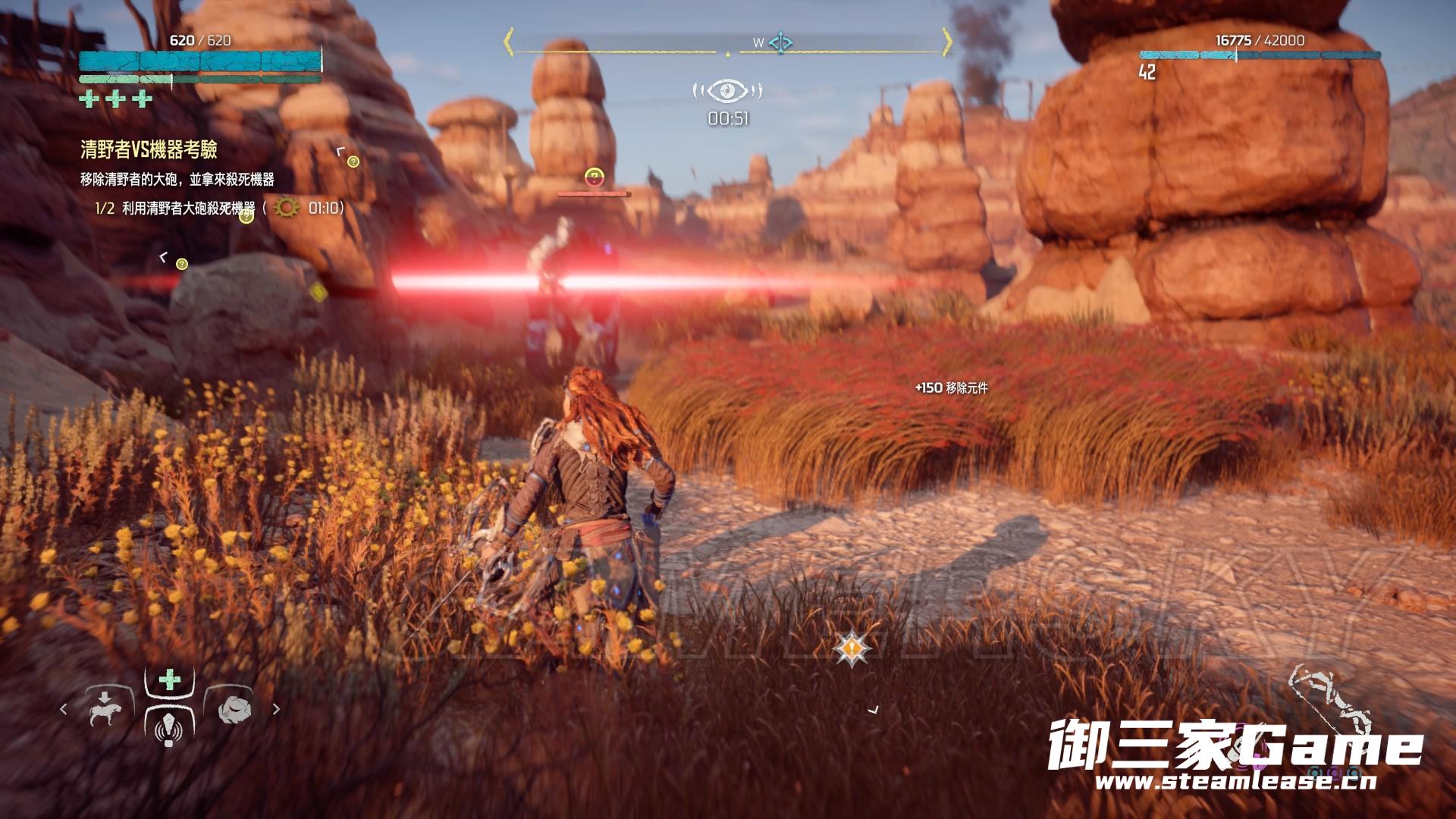Click the orange quest waypoint marker
1456x819 pixels.
coord(852,648)
